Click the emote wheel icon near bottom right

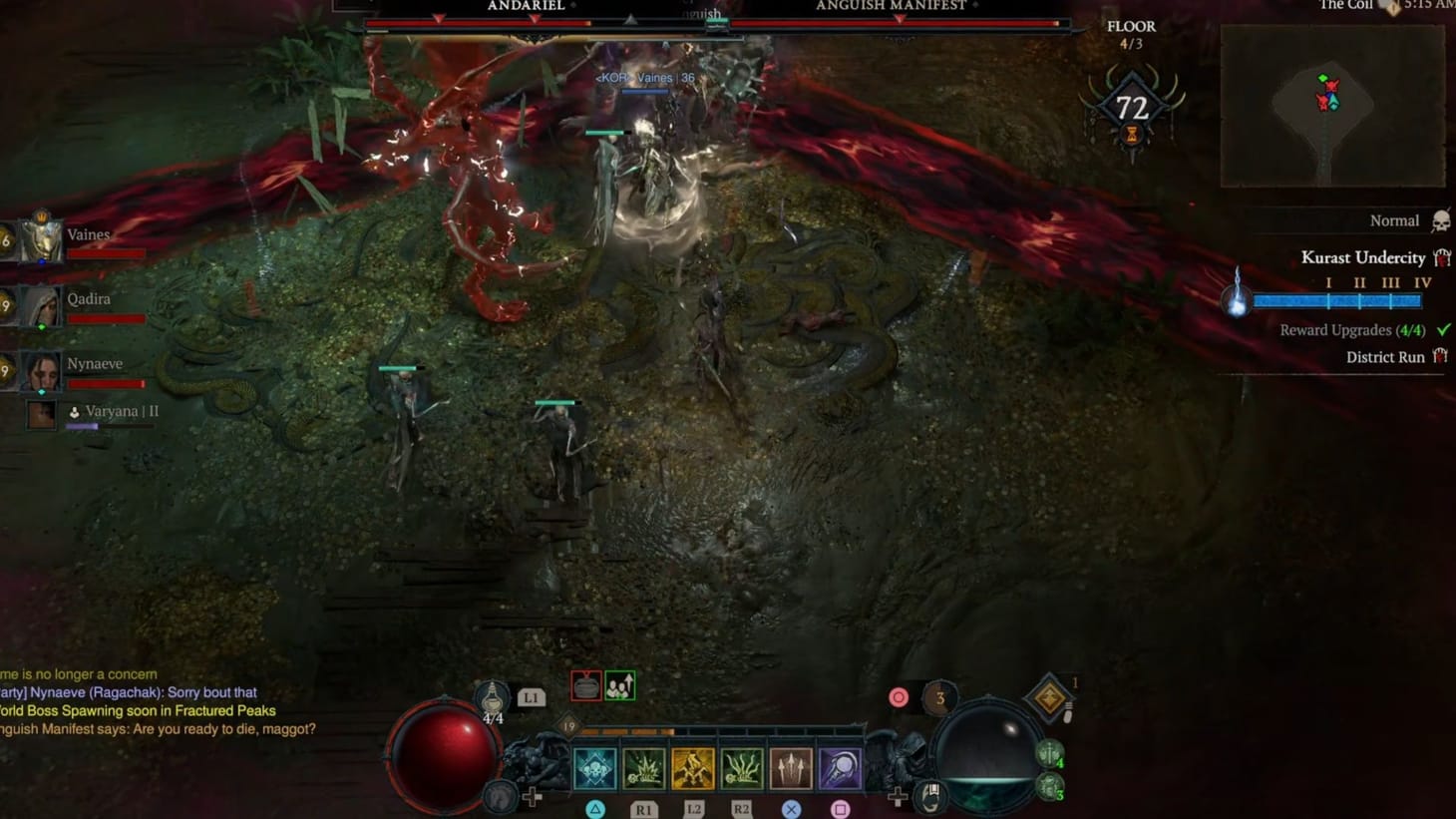(x=930, y=798)
